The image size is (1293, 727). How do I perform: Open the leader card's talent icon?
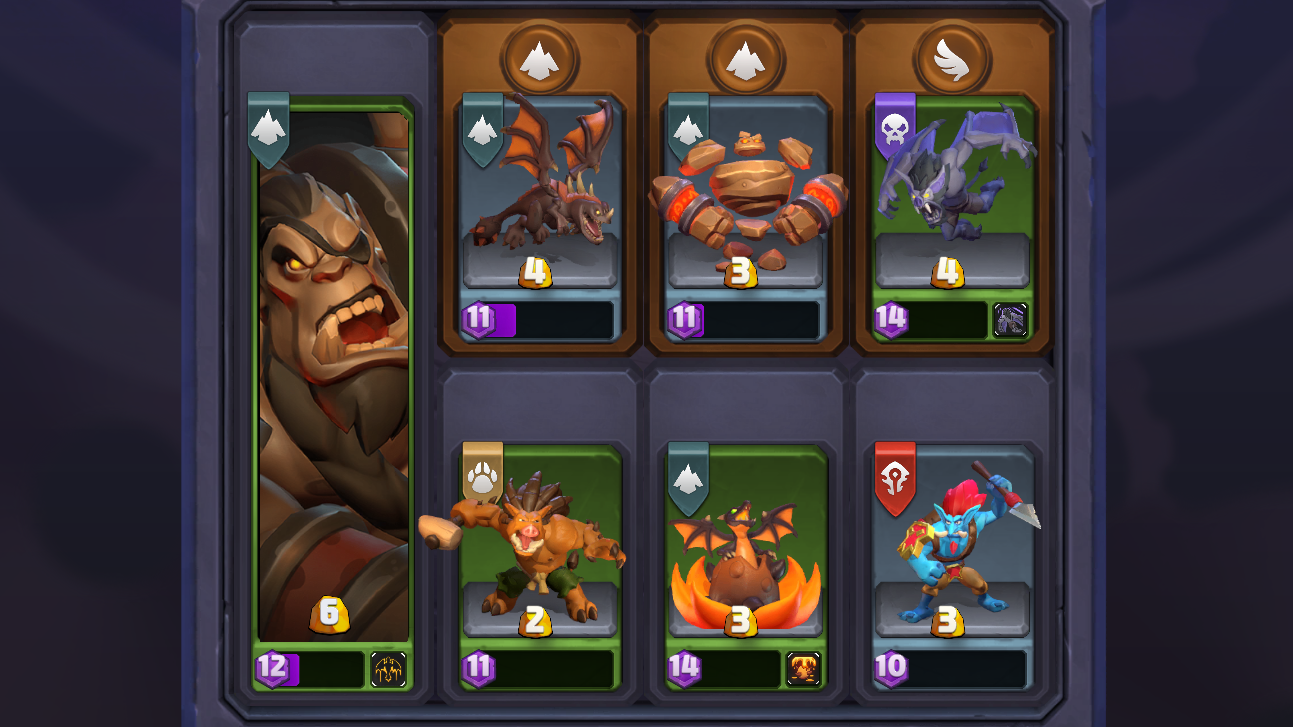[x=388, y=669]
